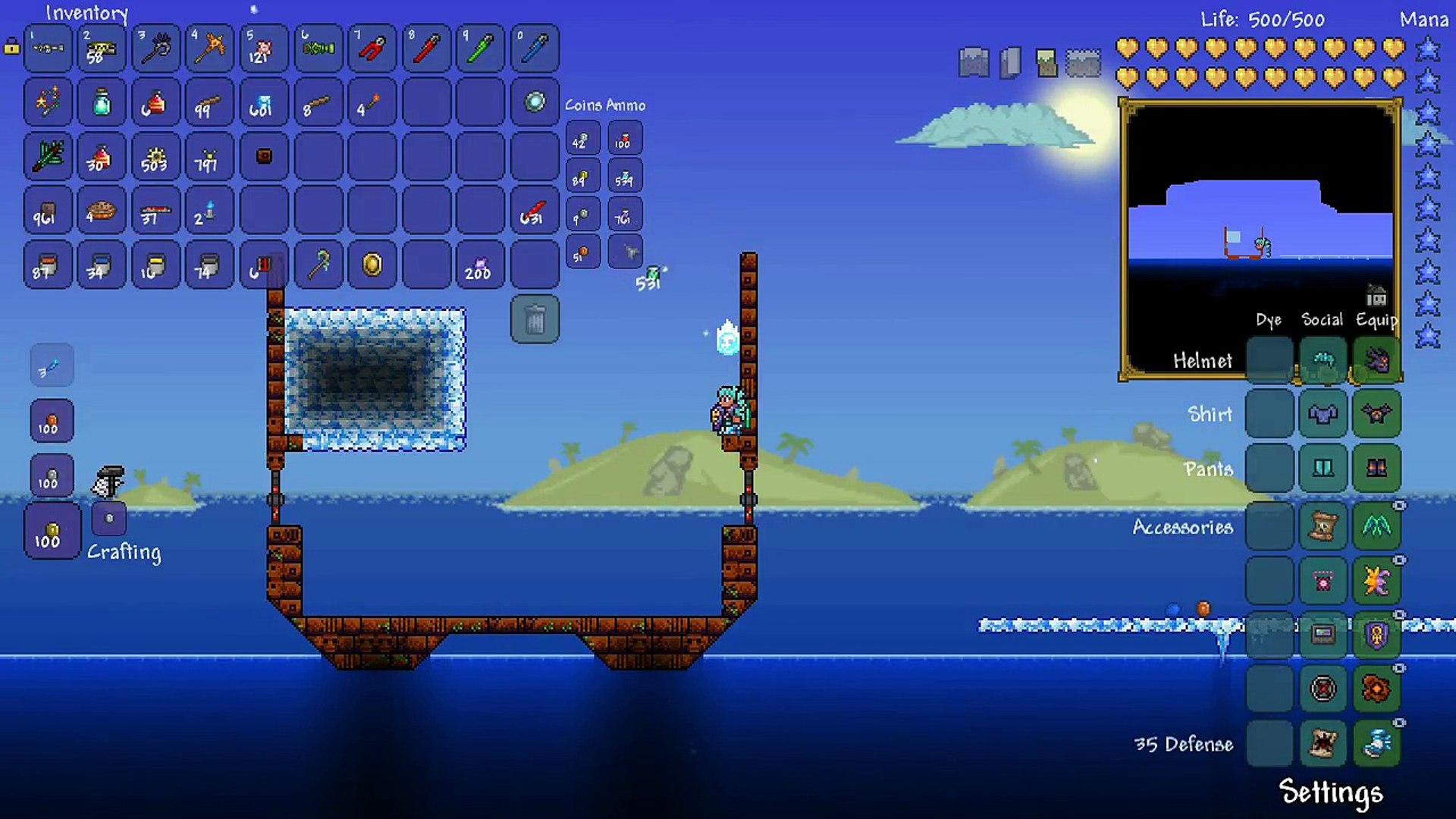This screenshot has height=819, width=1456.
Task: Pick up the magic mirror from inventory
Action: click(535, 102)
